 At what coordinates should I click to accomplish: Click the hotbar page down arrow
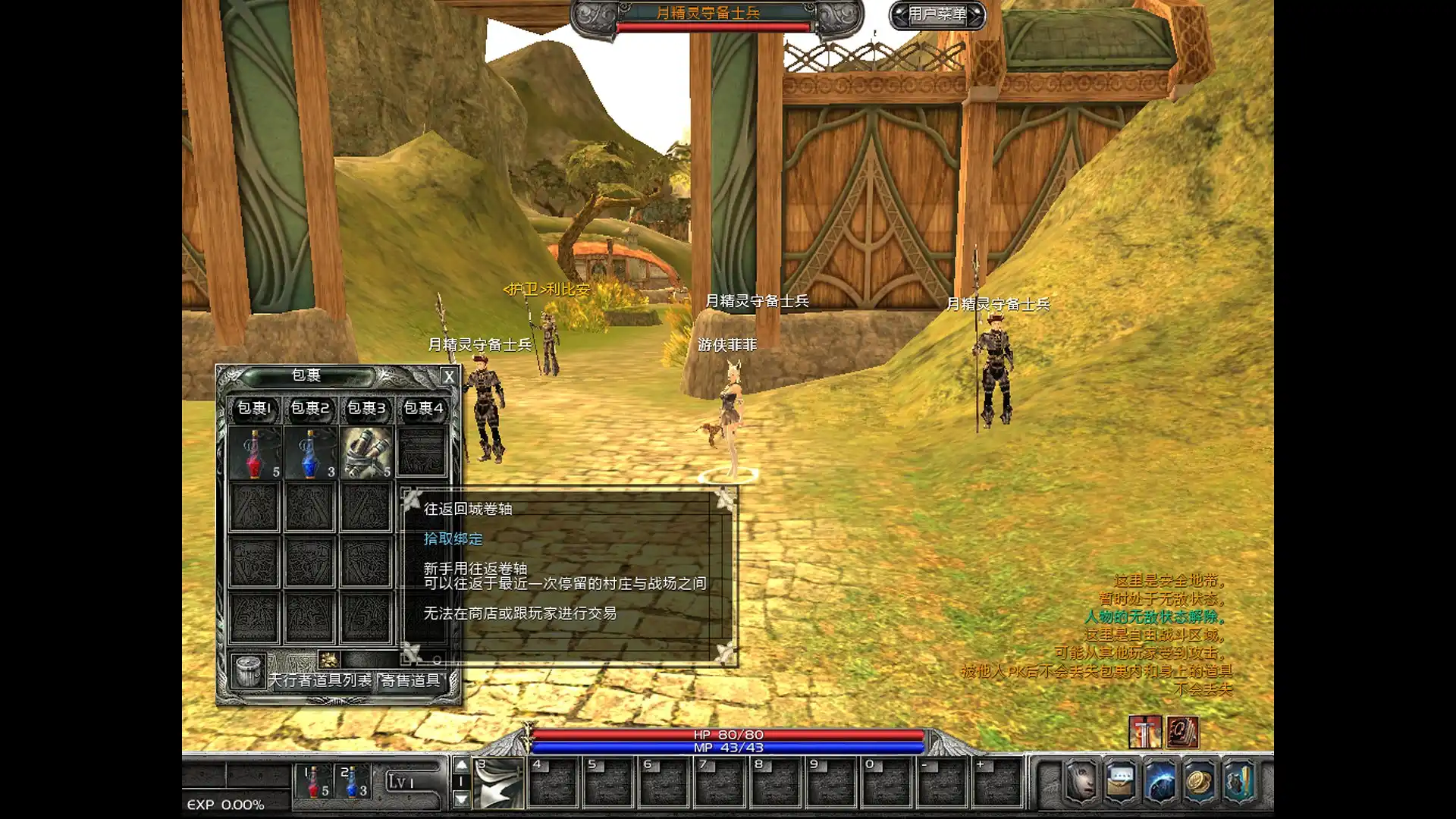461,799
